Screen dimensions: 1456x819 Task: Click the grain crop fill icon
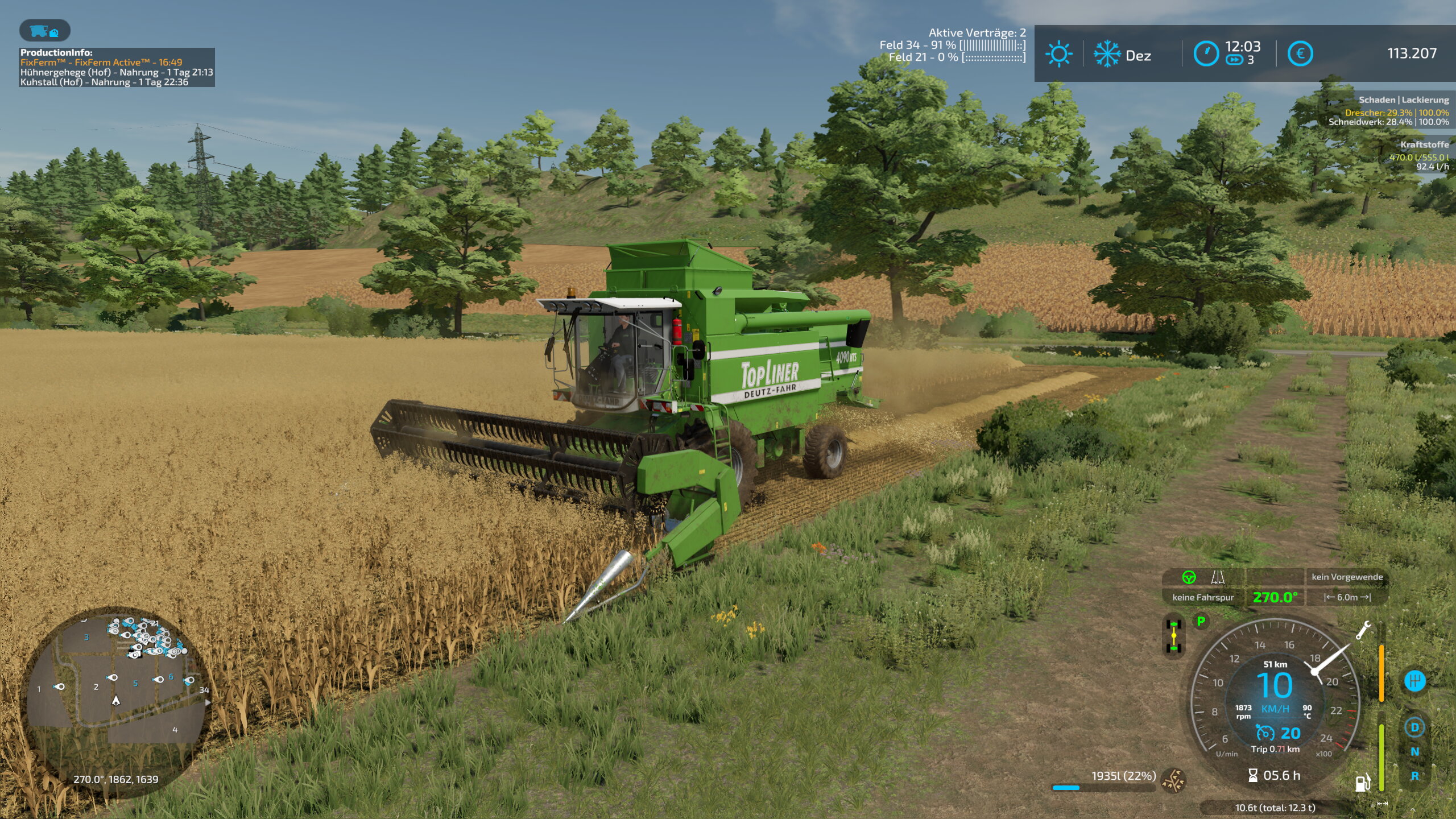(1173, 780)
